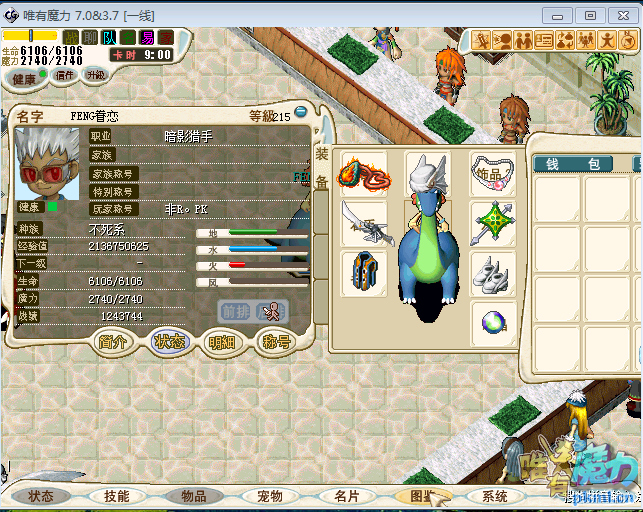Open the 系统 system menu
Viewport: 643px width, 512px height.
[494, 496]
